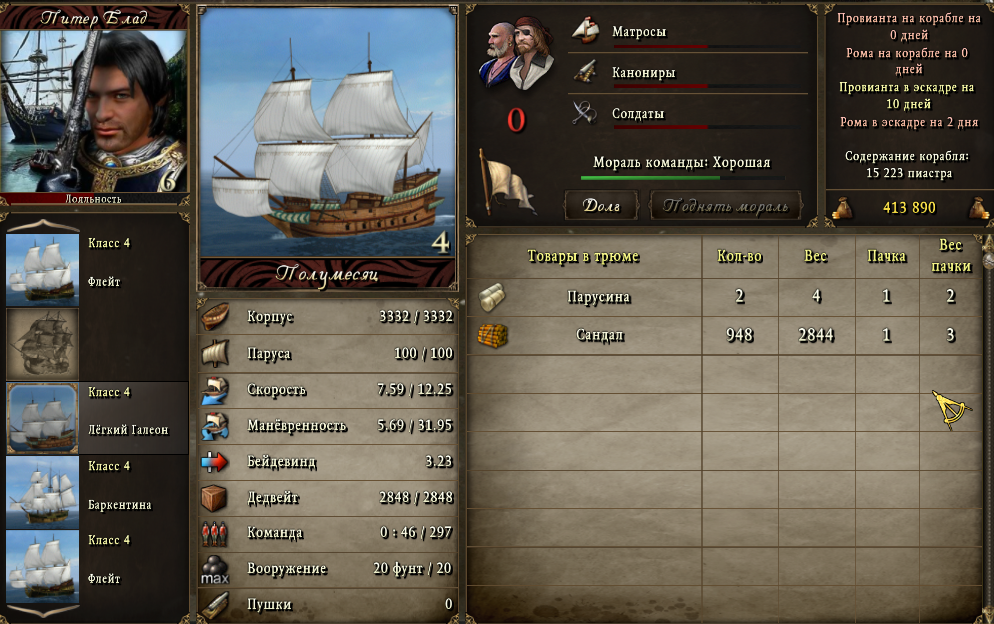Click the pirate flag icon
The image size is (994, 624).
(x=504, y=182)
